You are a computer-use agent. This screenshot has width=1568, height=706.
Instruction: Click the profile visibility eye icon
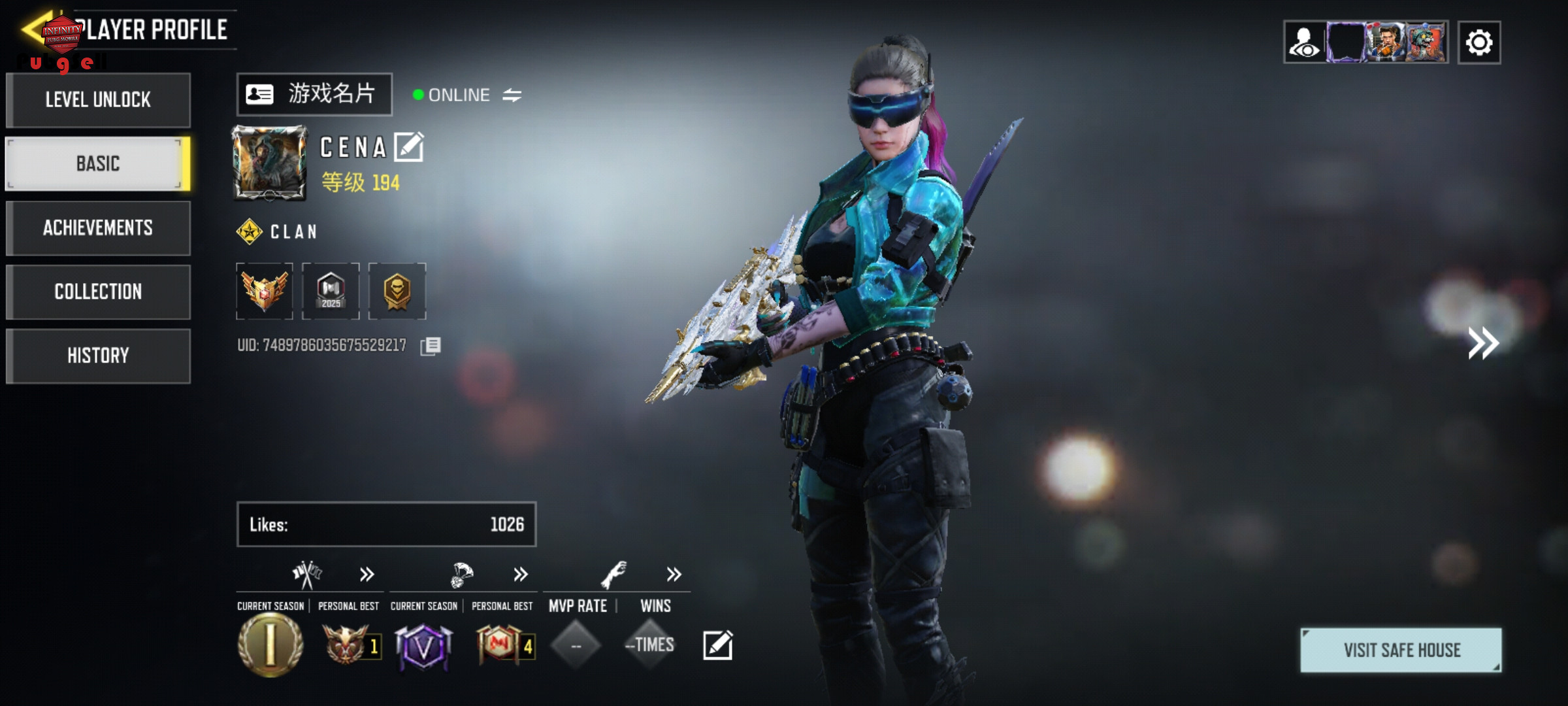[x=1305, y=43]
